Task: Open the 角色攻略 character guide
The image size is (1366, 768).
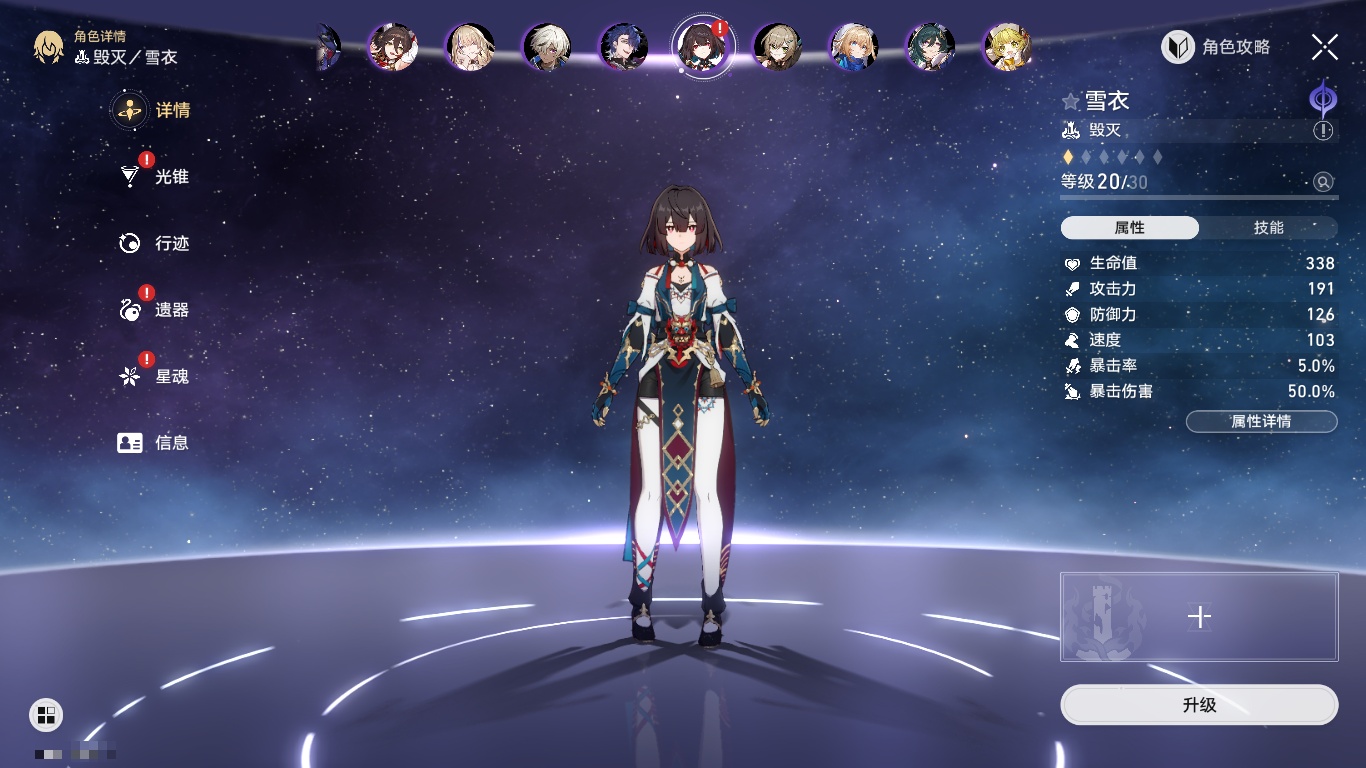Action: coord(1216,47)
